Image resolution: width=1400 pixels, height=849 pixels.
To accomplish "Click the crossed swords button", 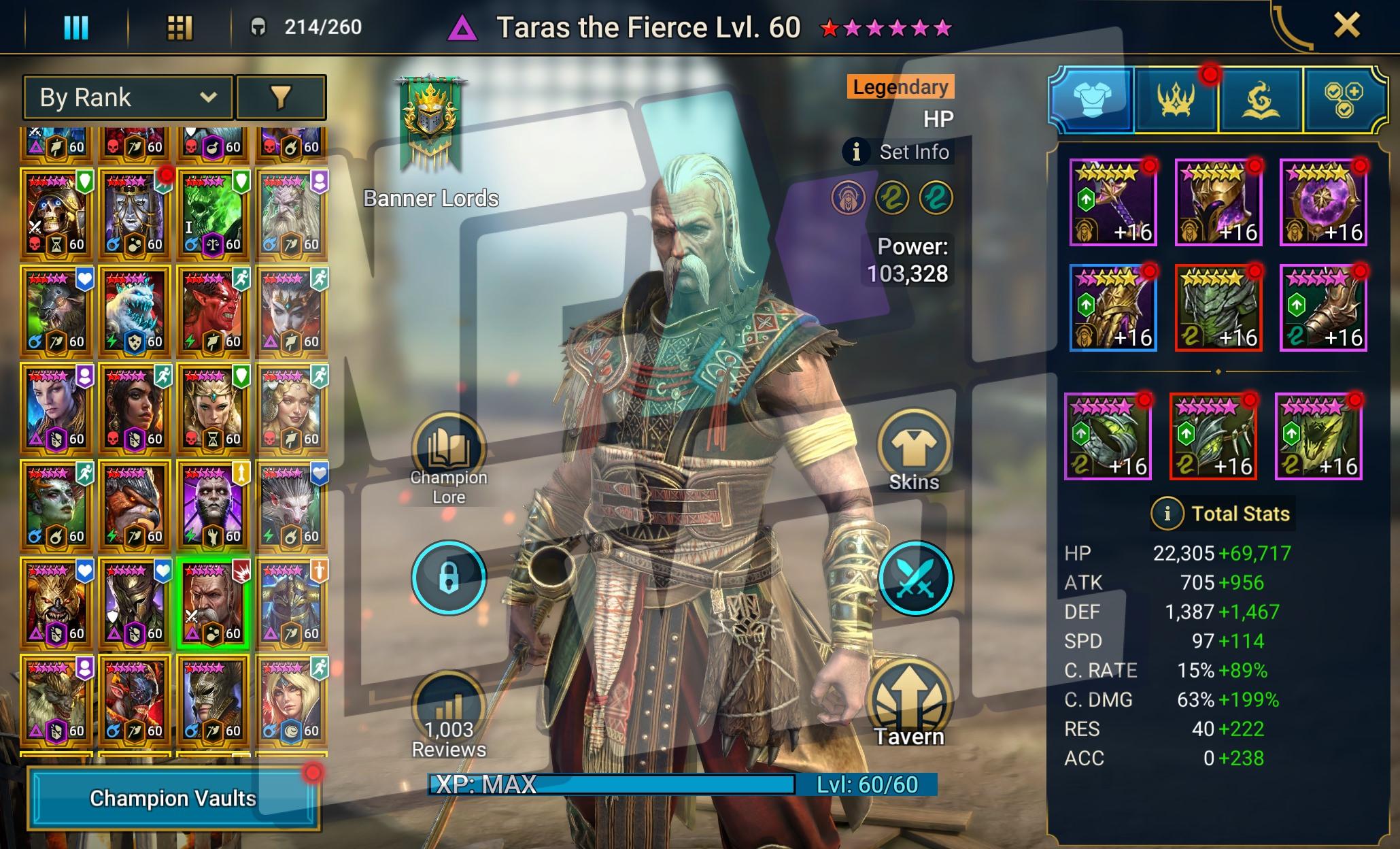I will (915, 578).
